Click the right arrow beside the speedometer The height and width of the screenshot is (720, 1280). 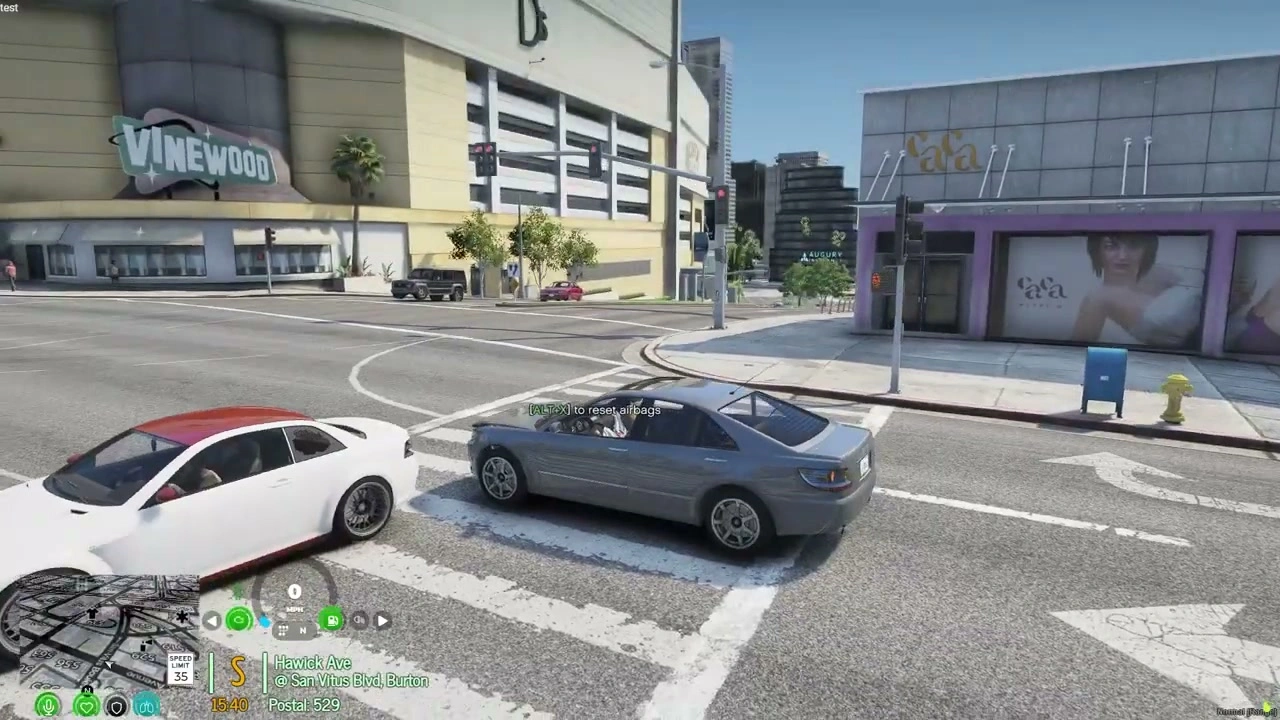click(381, 620)
